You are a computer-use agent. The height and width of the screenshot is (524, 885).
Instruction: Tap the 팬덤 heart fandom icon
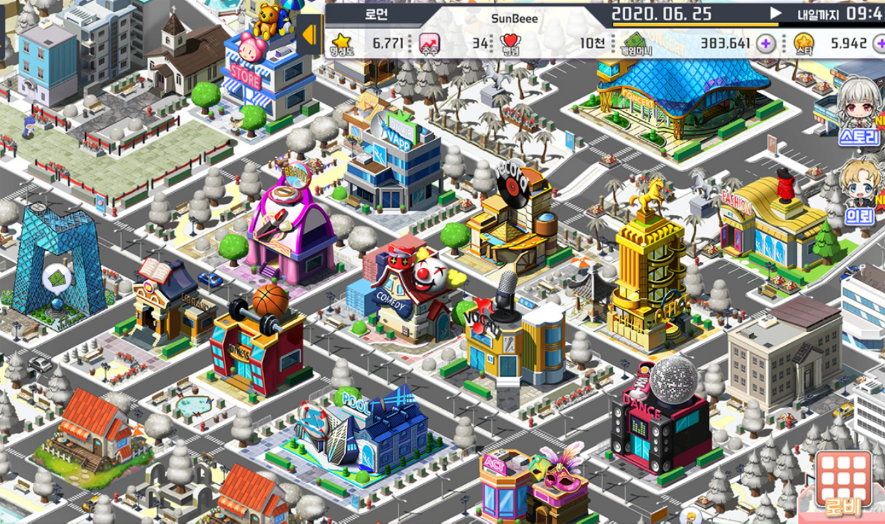pos(511,43)
